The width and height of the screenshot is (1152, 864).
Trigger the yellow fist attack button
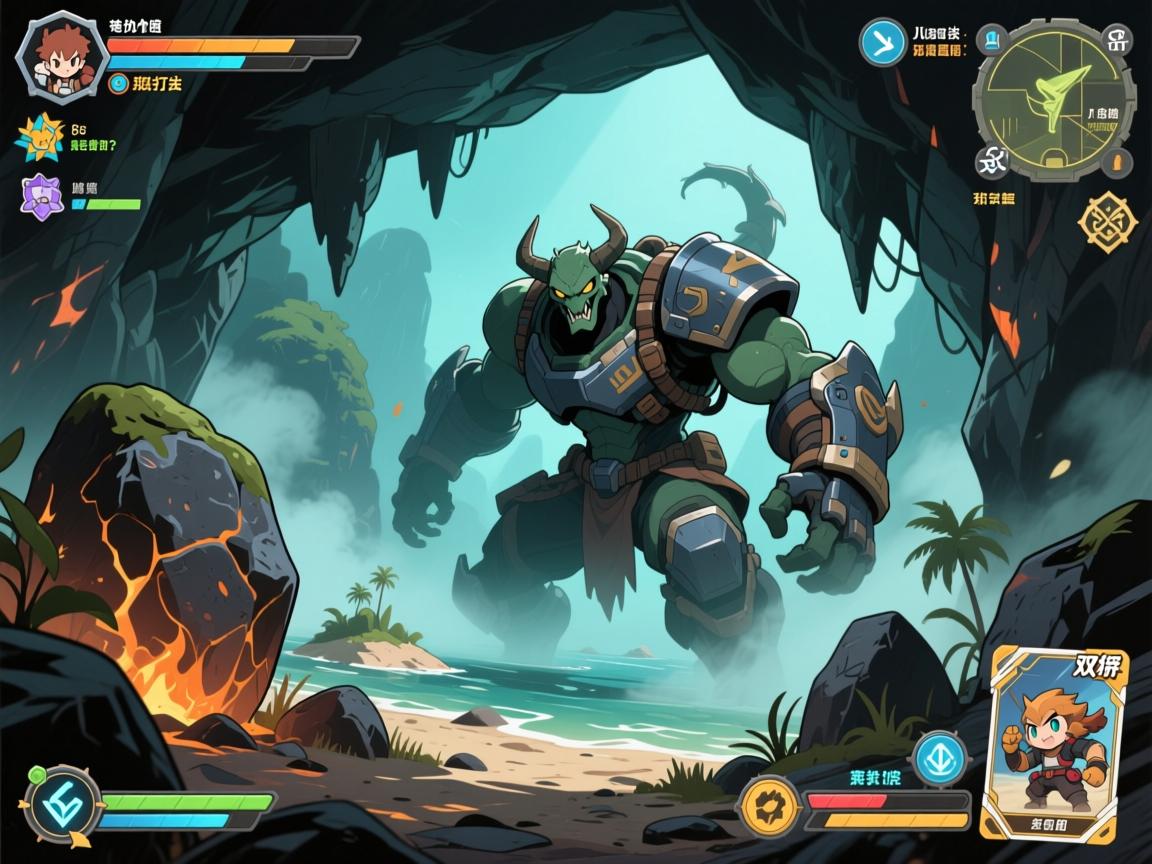click(771, 806)
